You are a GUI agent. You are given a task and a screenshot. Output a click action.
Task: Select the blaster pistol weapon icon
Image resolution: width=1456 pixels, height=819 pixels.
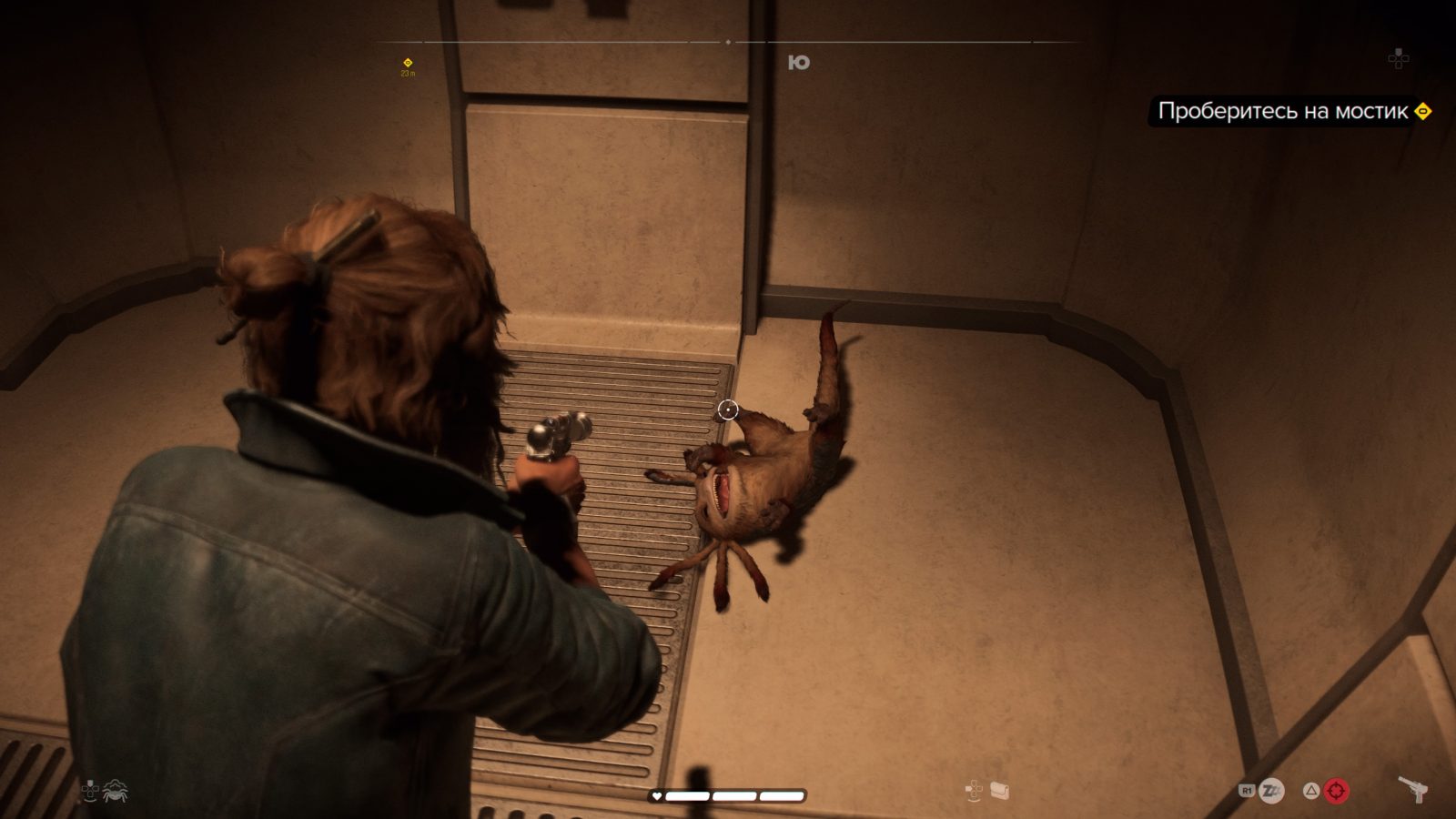pos(1411,788)
